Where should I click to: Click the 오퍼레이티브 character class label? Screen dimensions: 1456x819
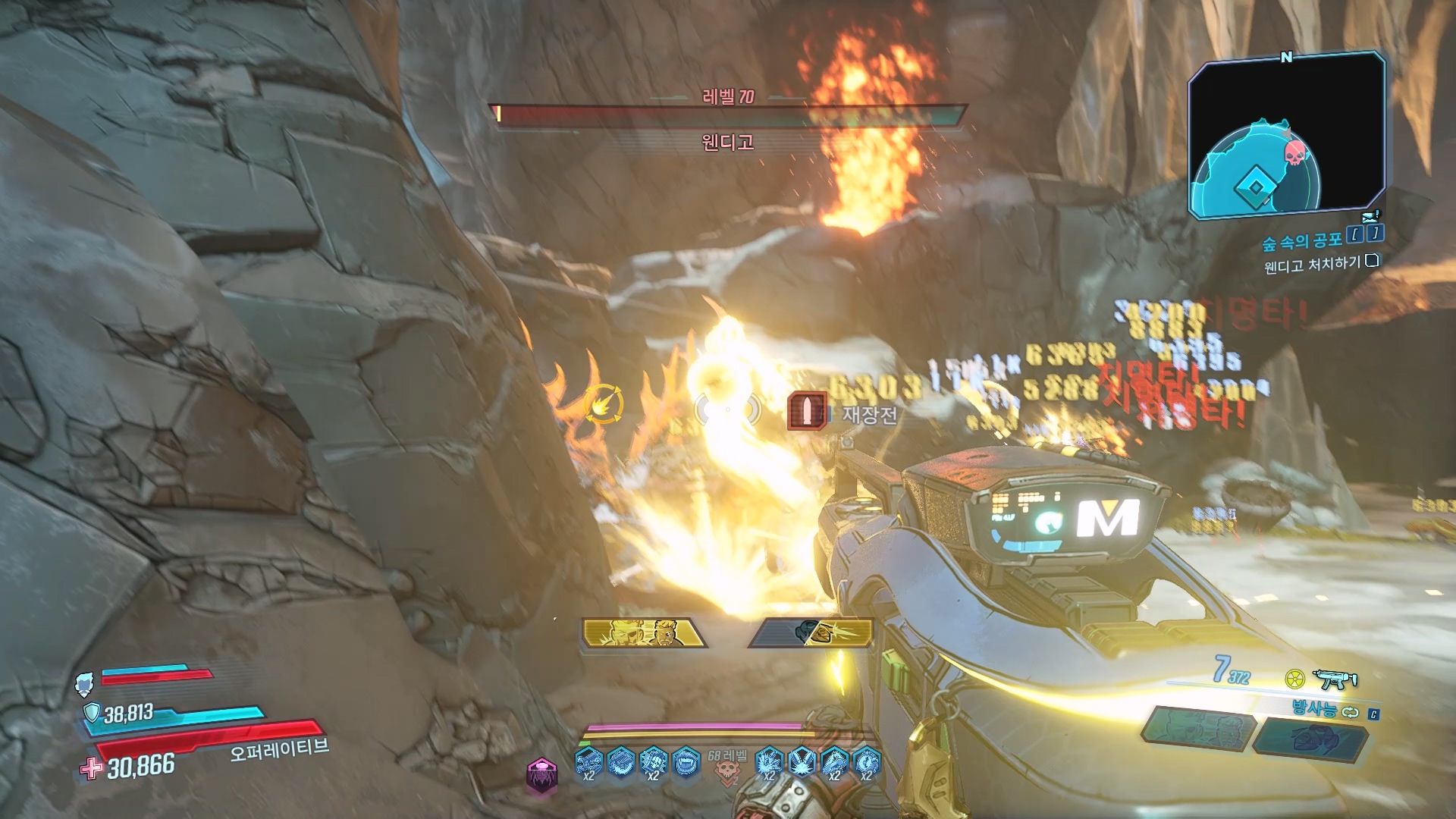(279, 749)
